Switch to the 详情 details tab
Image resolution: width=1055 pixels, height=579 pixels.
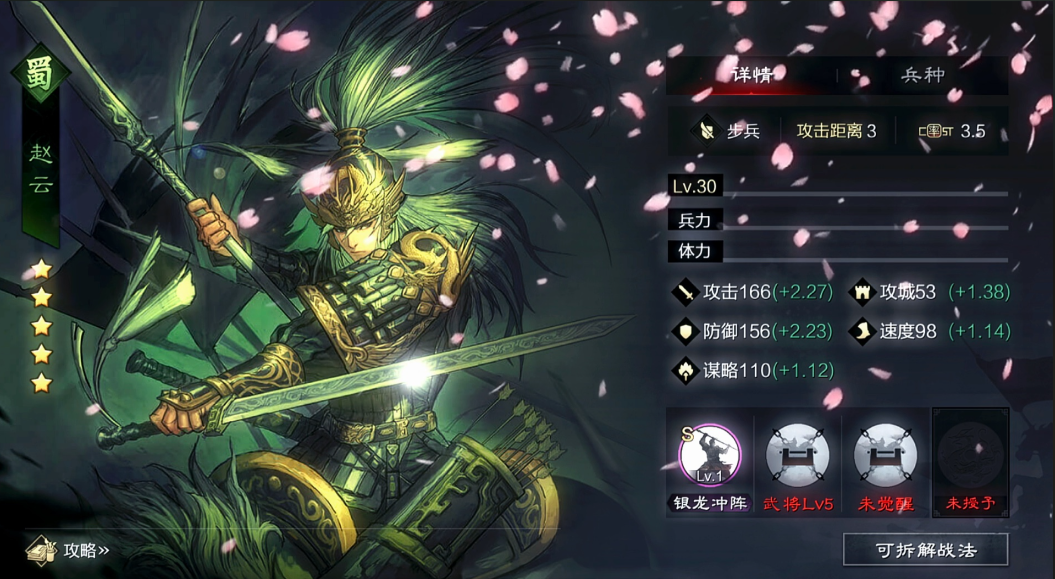[751, 75]
